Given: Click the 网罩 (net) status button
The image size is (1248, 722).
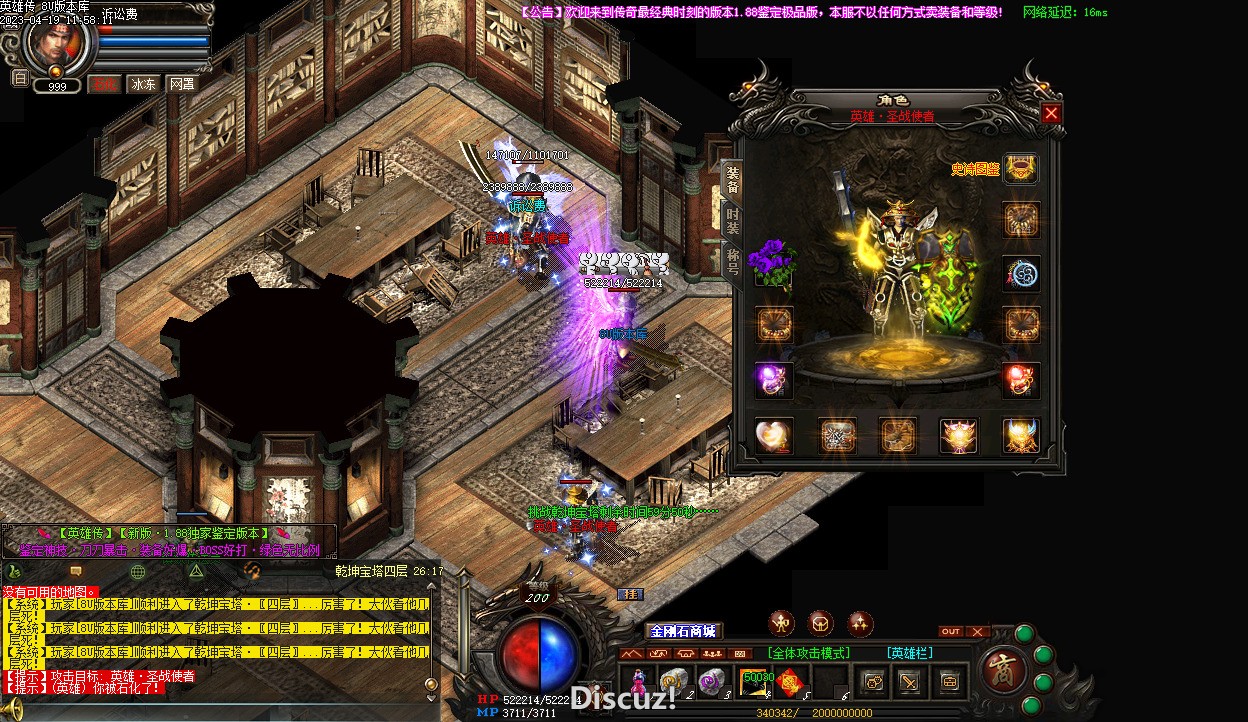Looking at the screenshot, I should point(181,84).
